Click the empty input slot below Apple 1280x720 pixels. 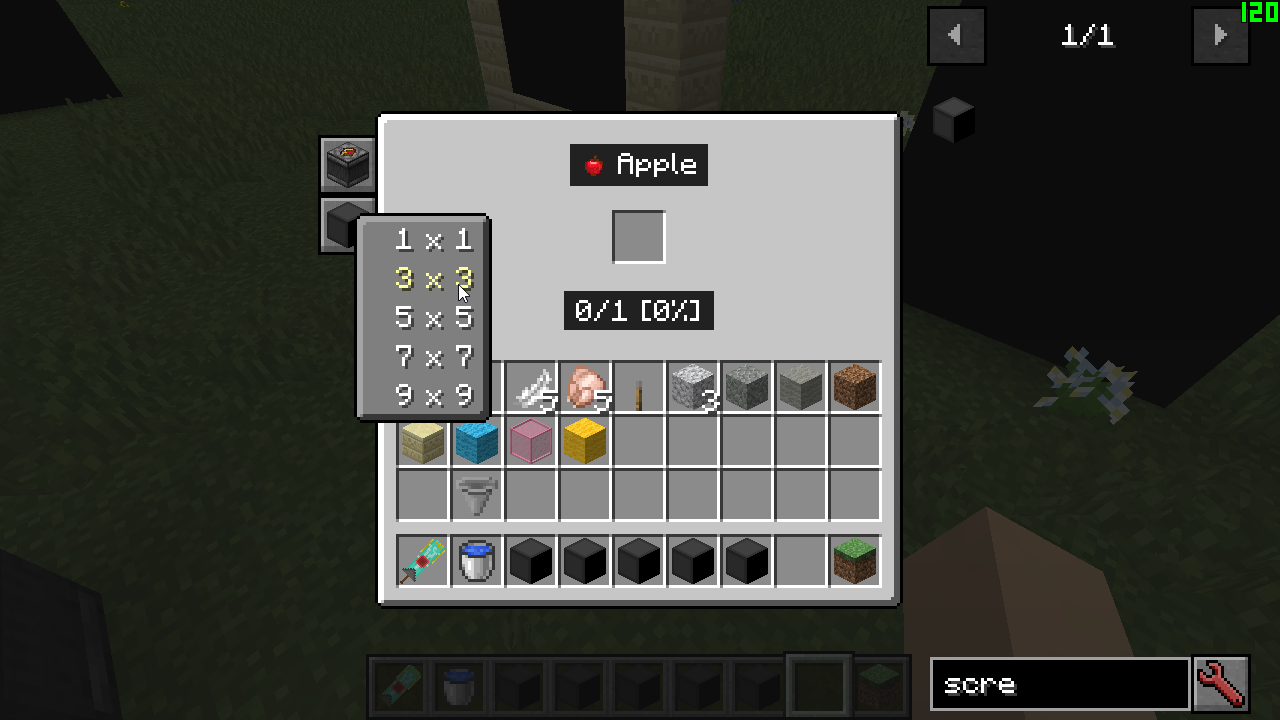tap(639, 237)
